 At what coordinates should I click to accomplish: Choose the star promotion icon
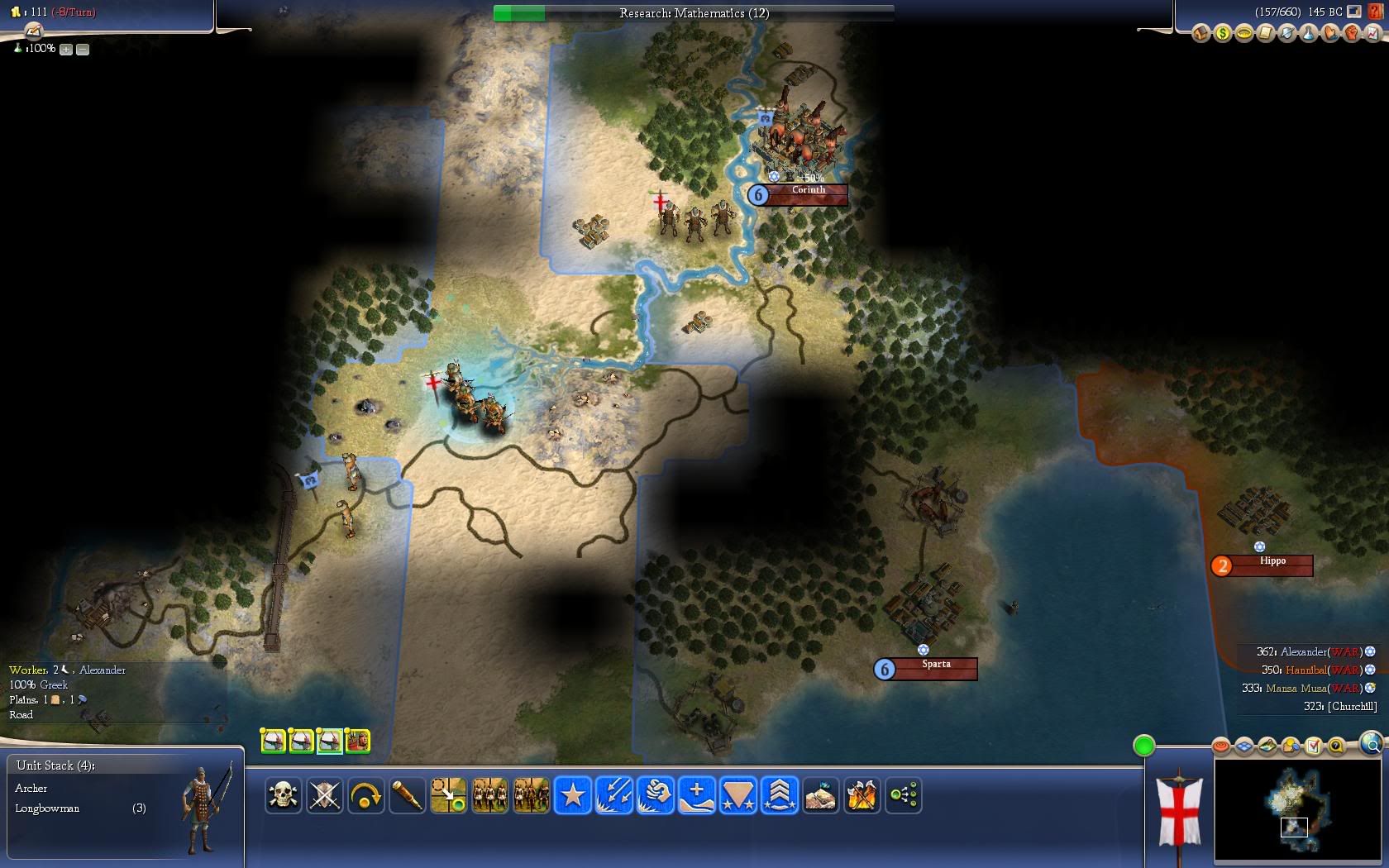tap(572, 795)
